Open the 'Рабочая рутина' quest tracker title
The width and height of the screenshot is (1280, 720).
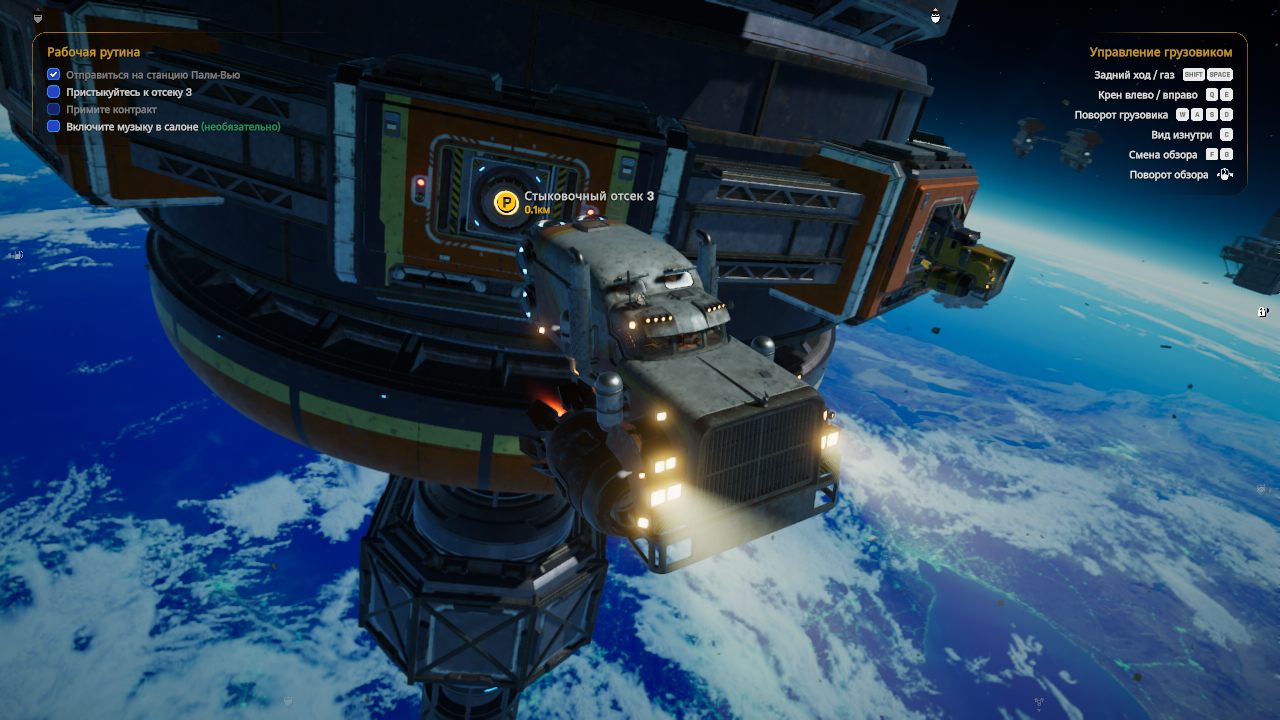click(94, 52)
